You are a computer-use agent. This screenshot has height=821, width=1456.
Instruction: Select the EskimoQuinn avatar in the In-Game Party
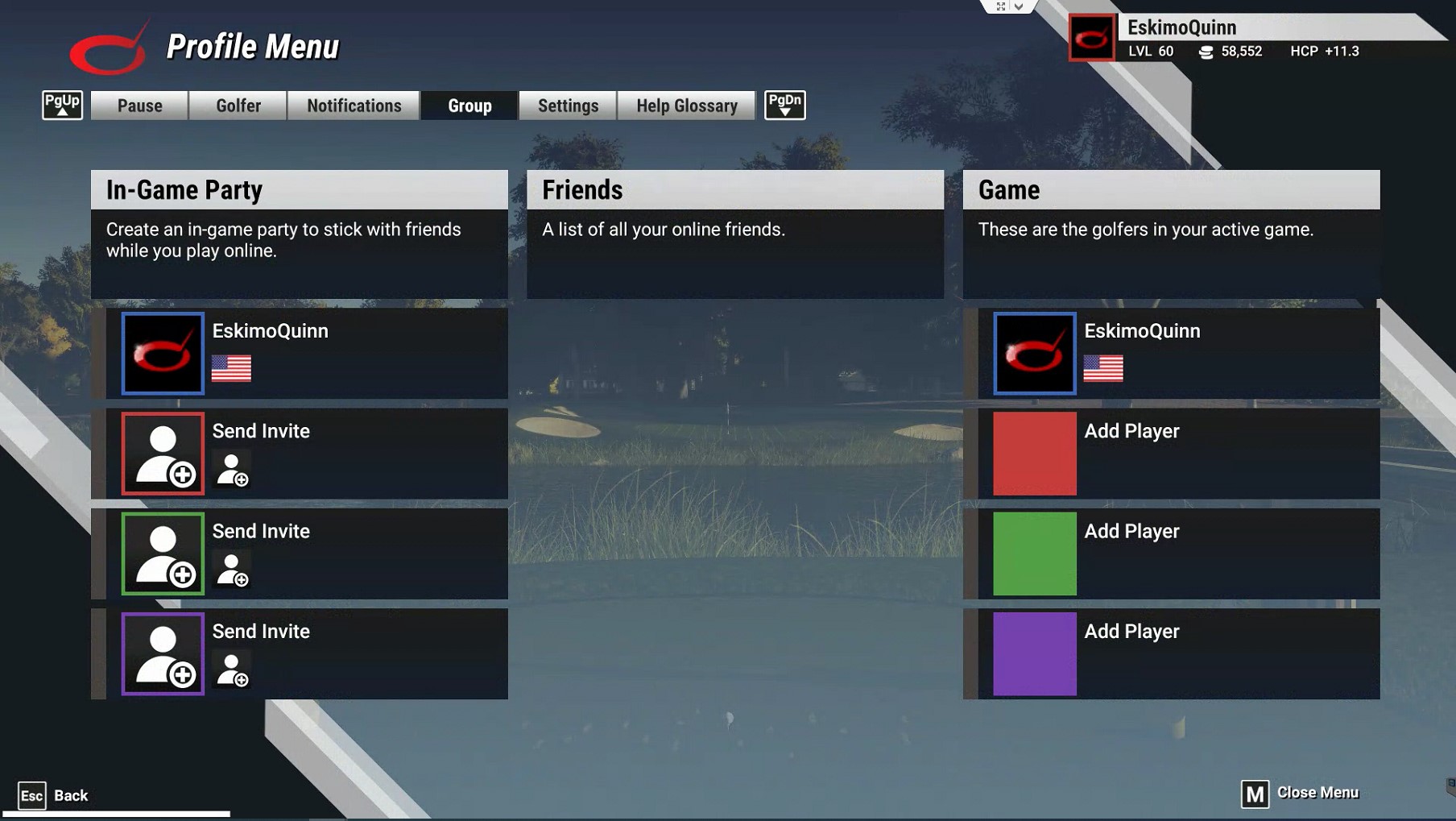pyautogui.click(x=162, y=353)
